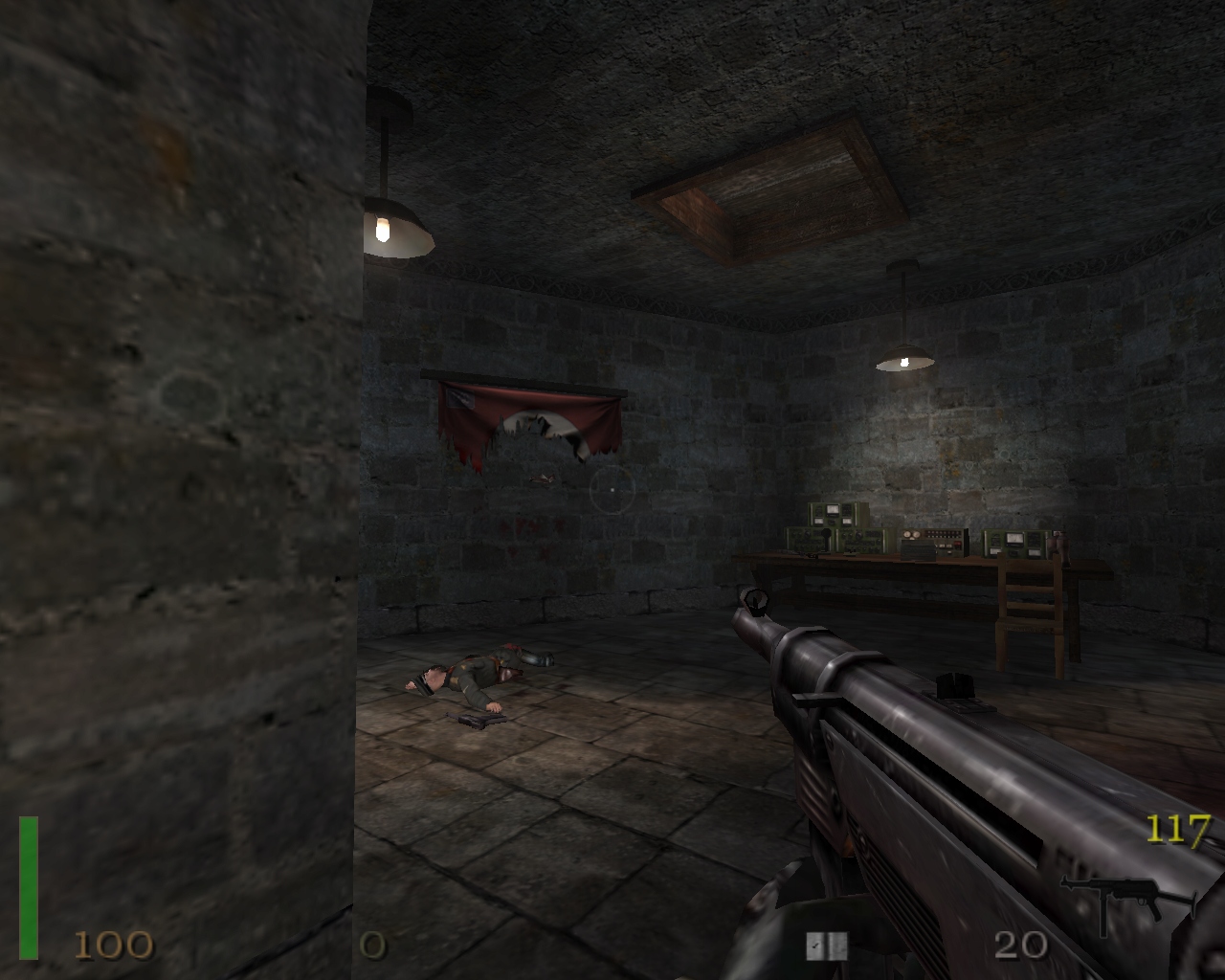Click the crosshair at screen center
The height and width of the screenshot is (980, 1225).
612,490
